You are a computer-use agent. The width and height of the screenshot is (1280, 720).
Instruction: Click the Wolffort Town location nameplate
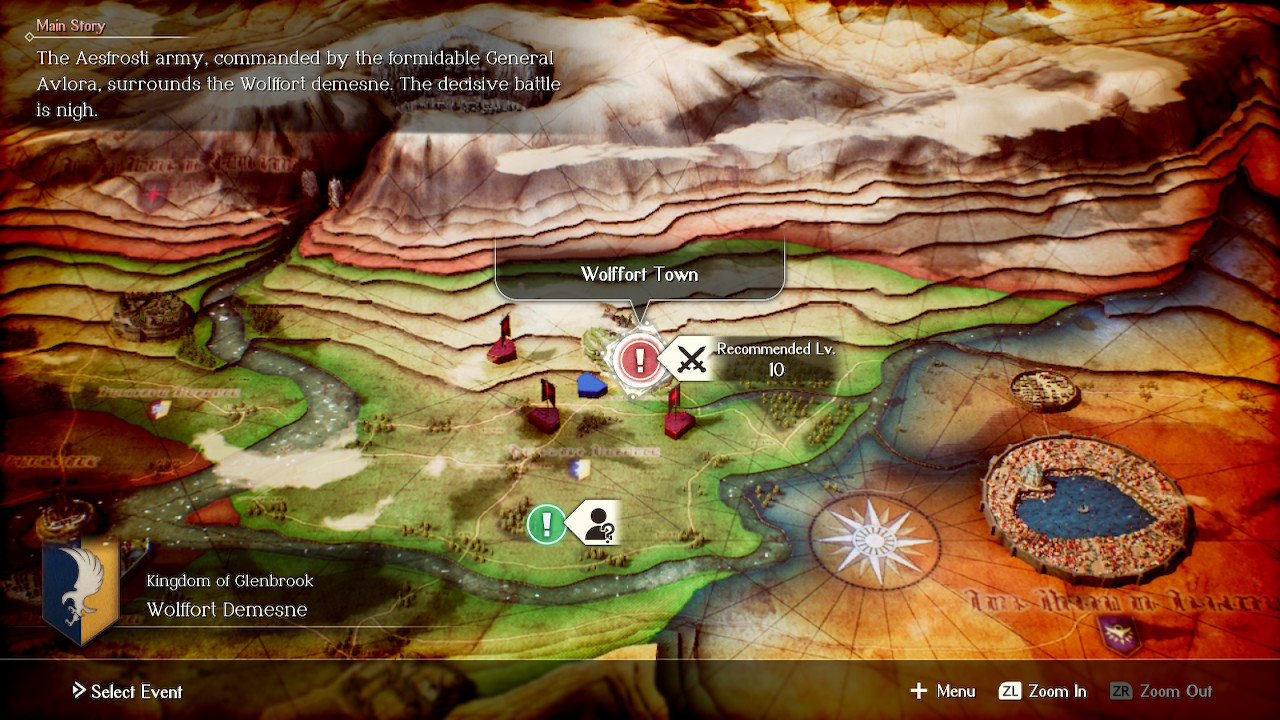pos(640,273)
